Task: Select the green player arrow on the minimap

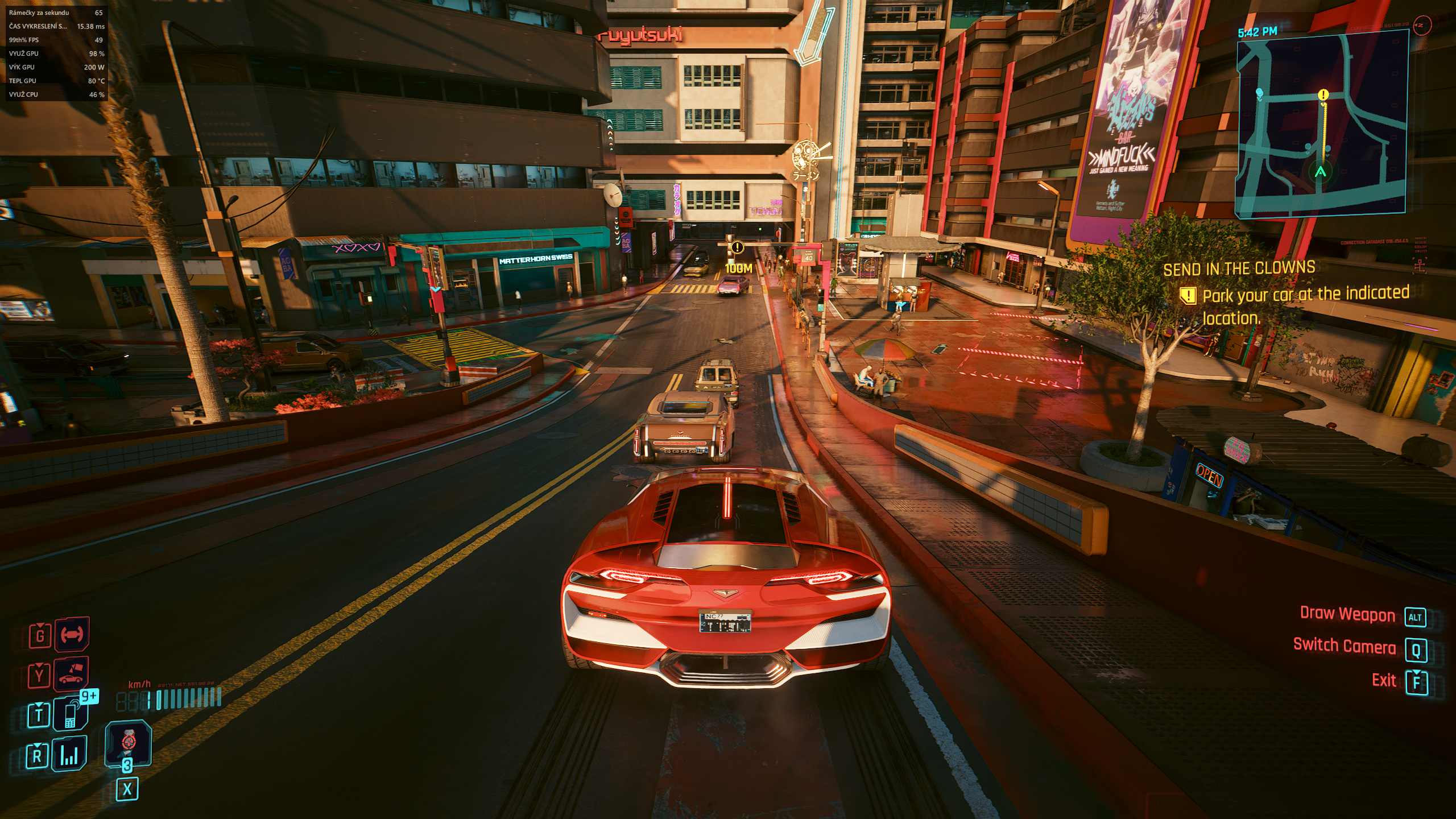Action: pyautogui.click(x=1321, y=171)
